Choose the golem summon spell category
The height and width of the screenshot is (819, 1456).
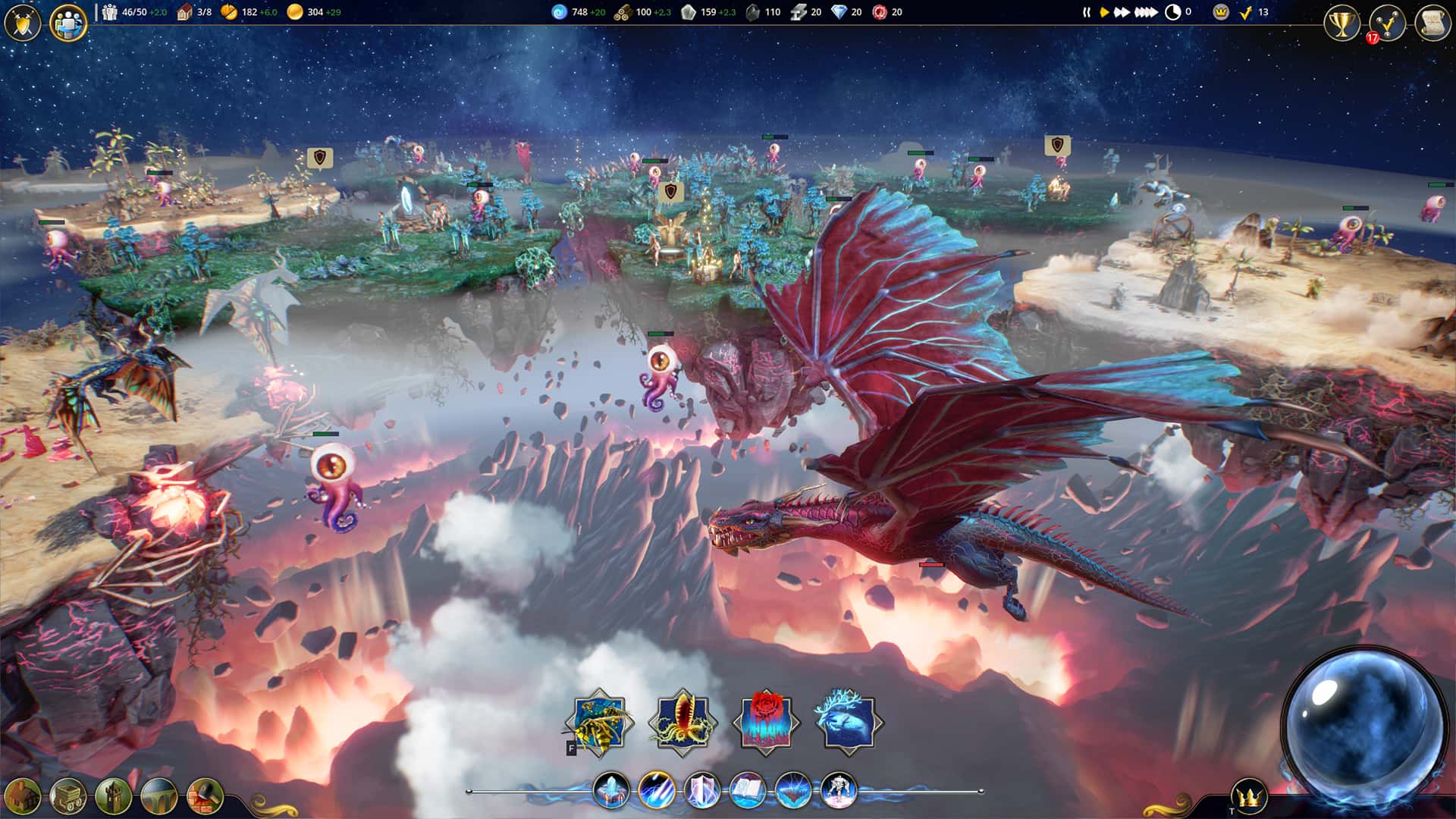click(x=839, y=790)
